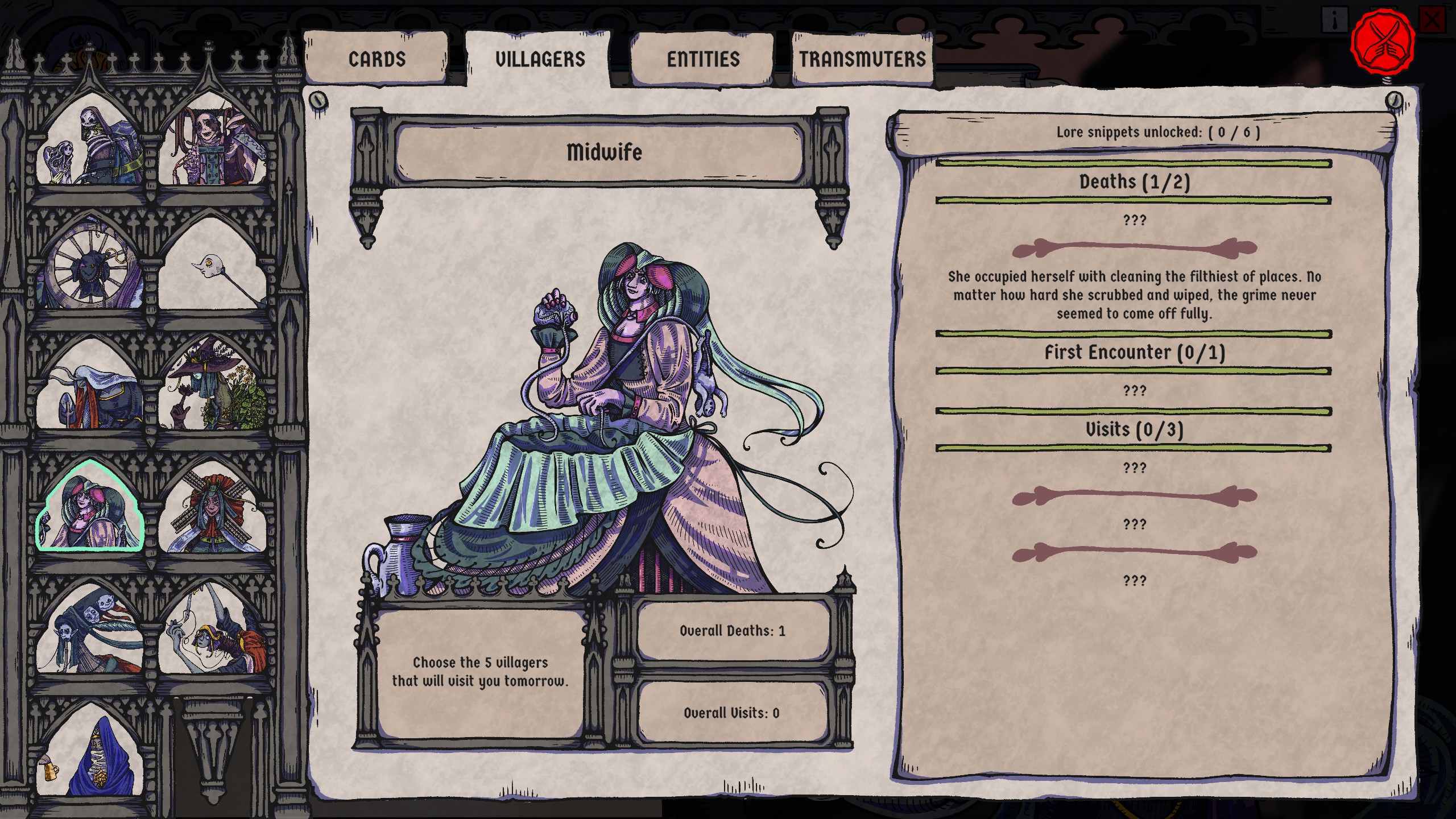Pick the villager behind the spinning wheel

[x=91, y=266]
